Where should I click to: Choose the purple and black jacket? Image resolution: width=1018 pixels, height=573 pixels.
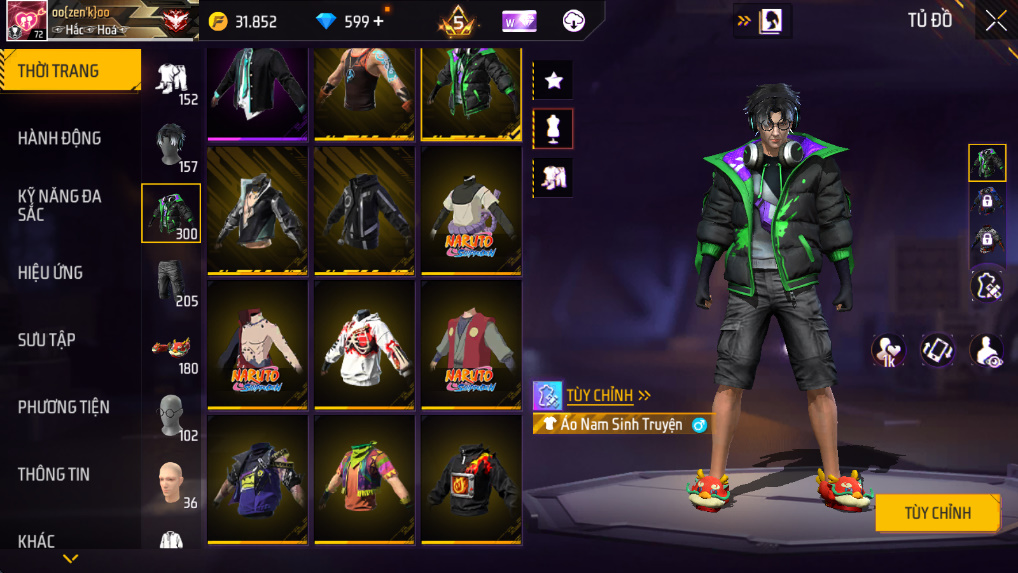click(x=257, y=479)
